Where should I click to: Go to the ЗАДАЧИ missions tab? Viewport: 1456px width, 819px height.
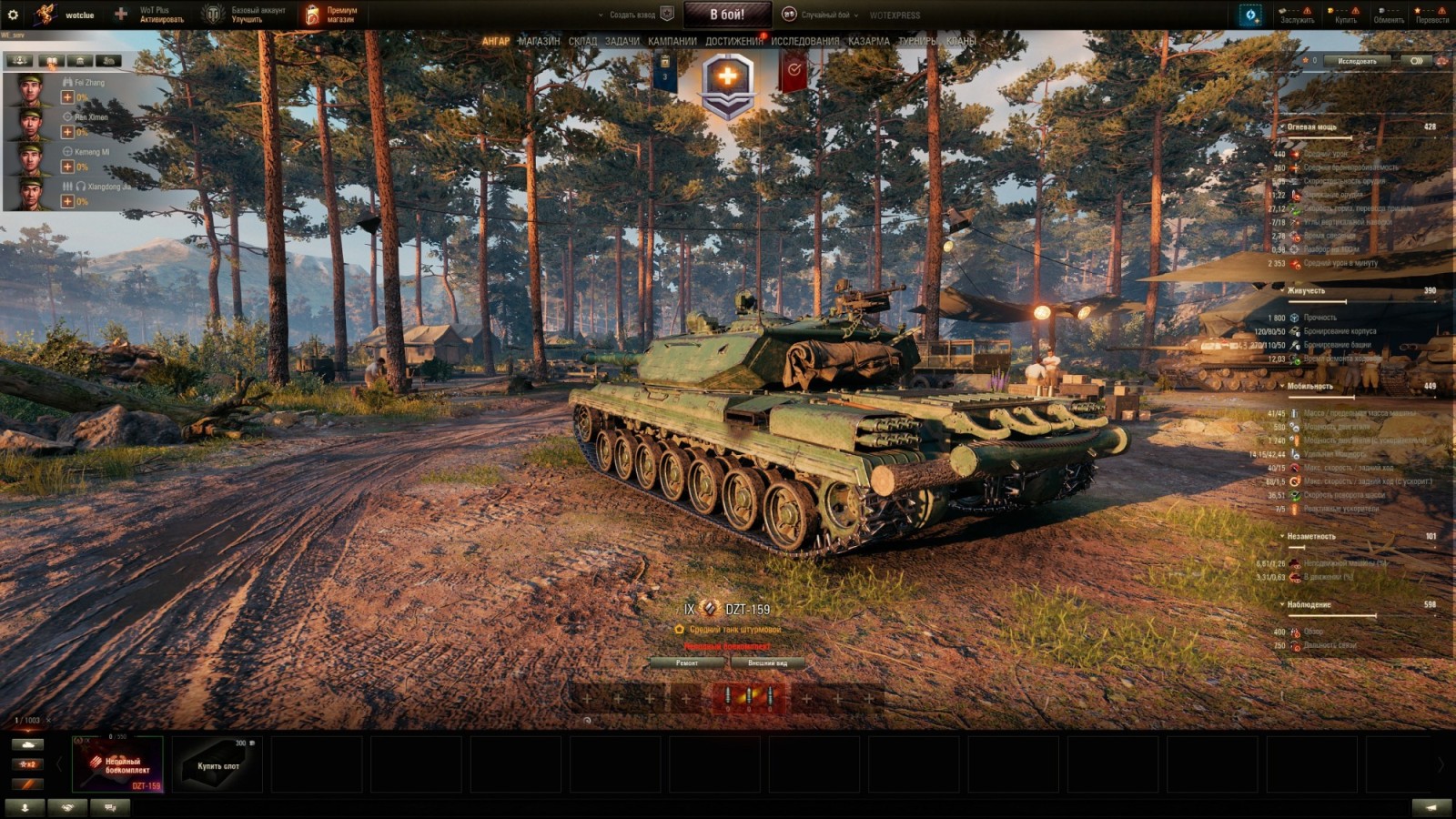pos(622,41)
